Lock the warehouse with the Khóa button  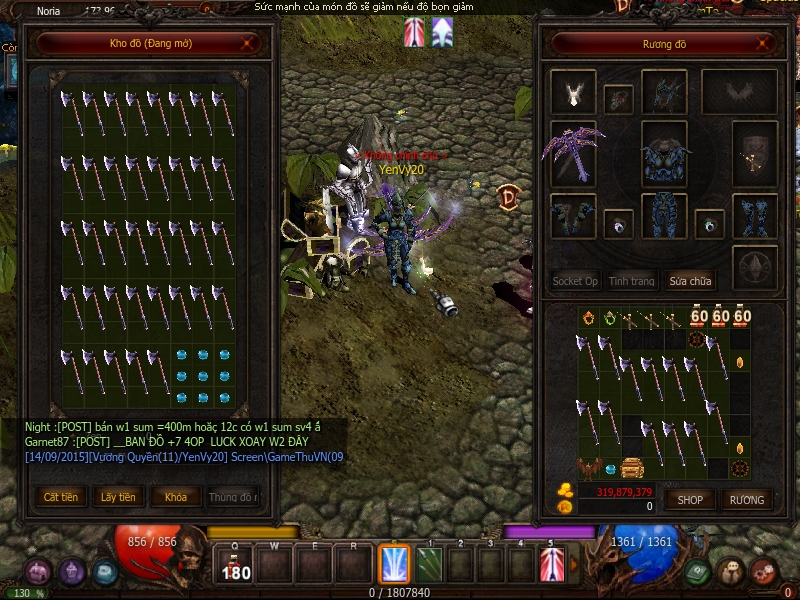(x=175, y=497)
